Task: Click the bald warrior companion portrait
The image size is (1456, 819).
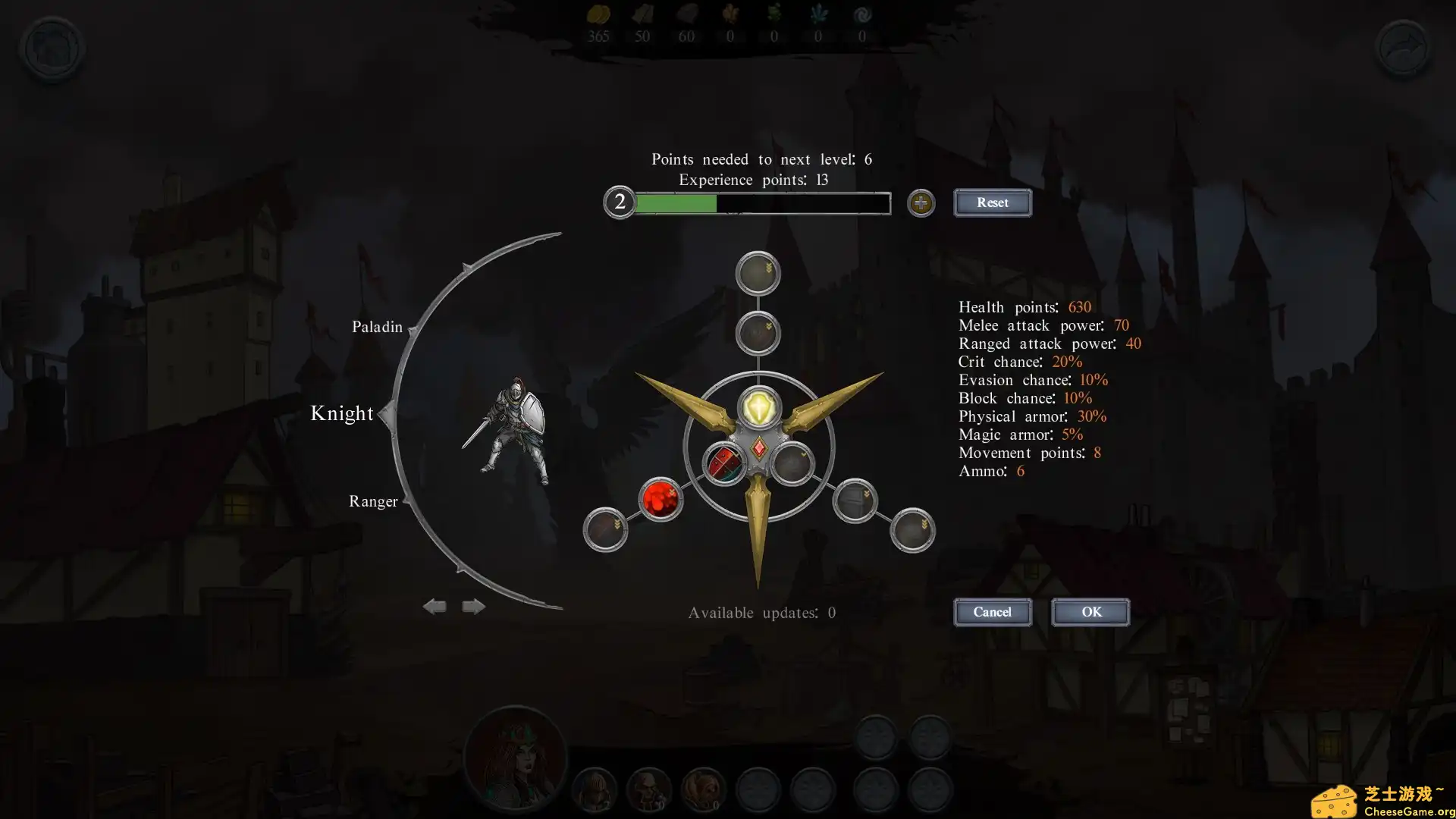Action: click(648, 790)
